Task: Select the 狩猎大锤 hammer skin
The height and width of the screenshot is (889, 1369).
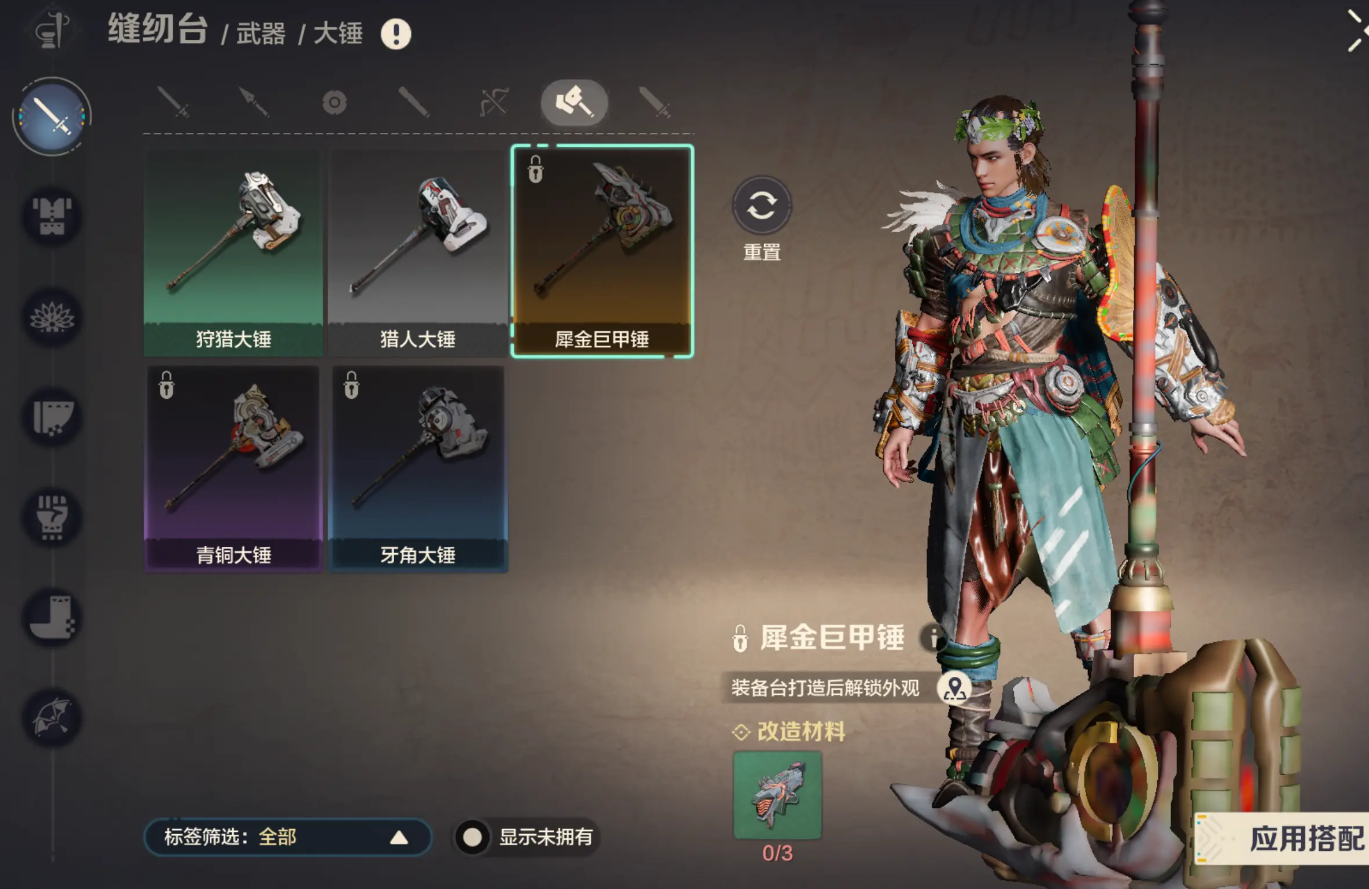Action: click(233, 251)
